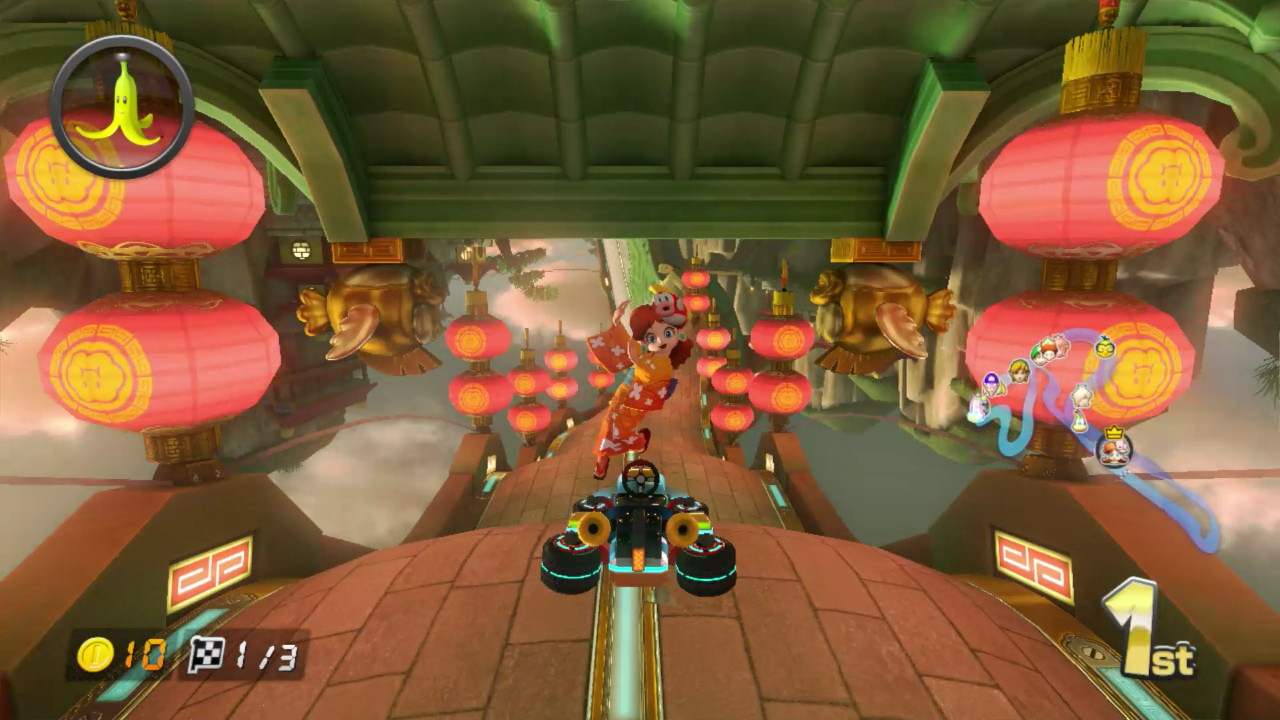The image size is (1280, 720).
Task: Select the crown above Daisy's map icon
Action: coord(1114,430)
